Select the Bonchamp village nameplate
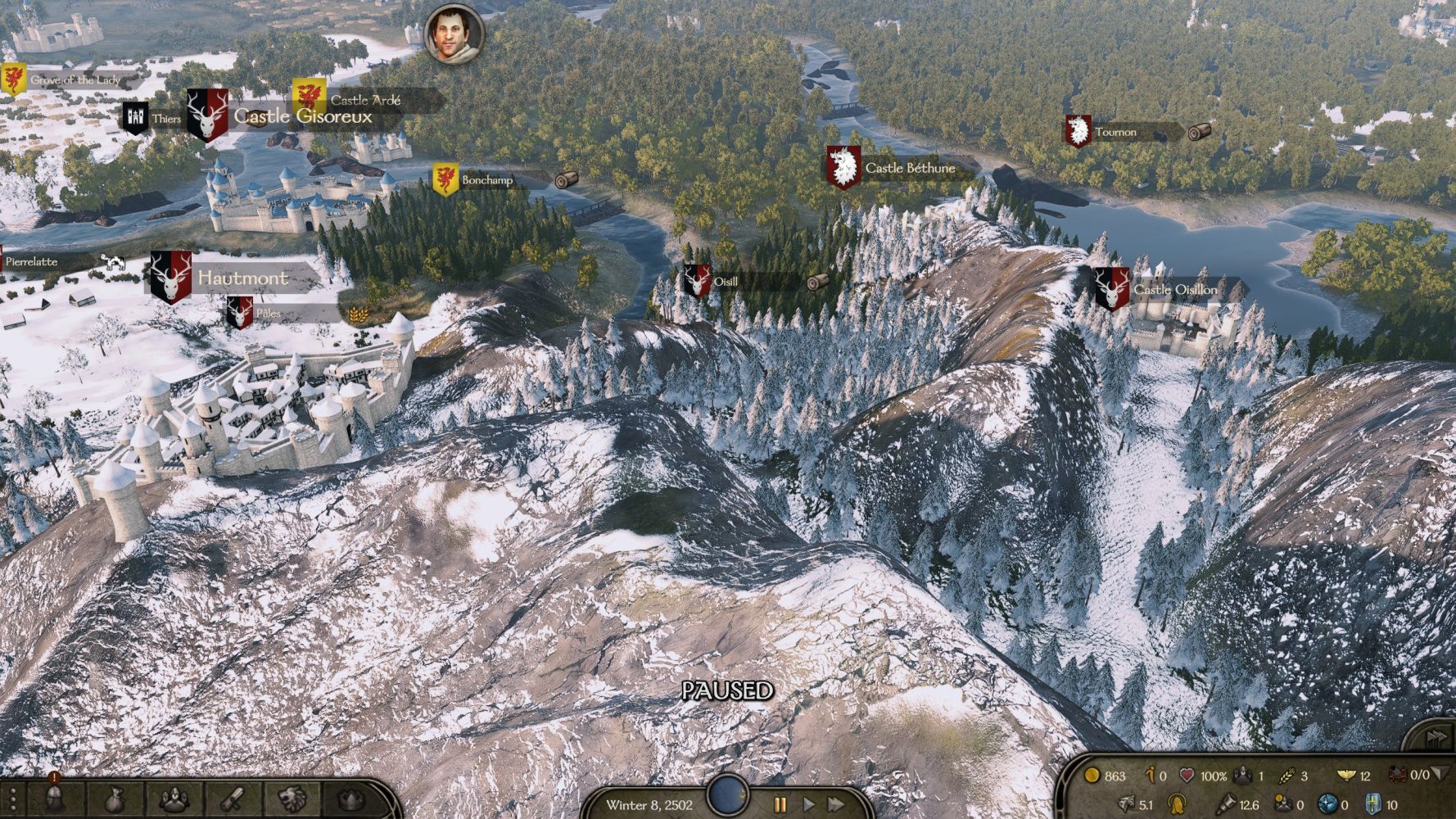This screenshot has height=819, width=1456. tap(486, 180)
